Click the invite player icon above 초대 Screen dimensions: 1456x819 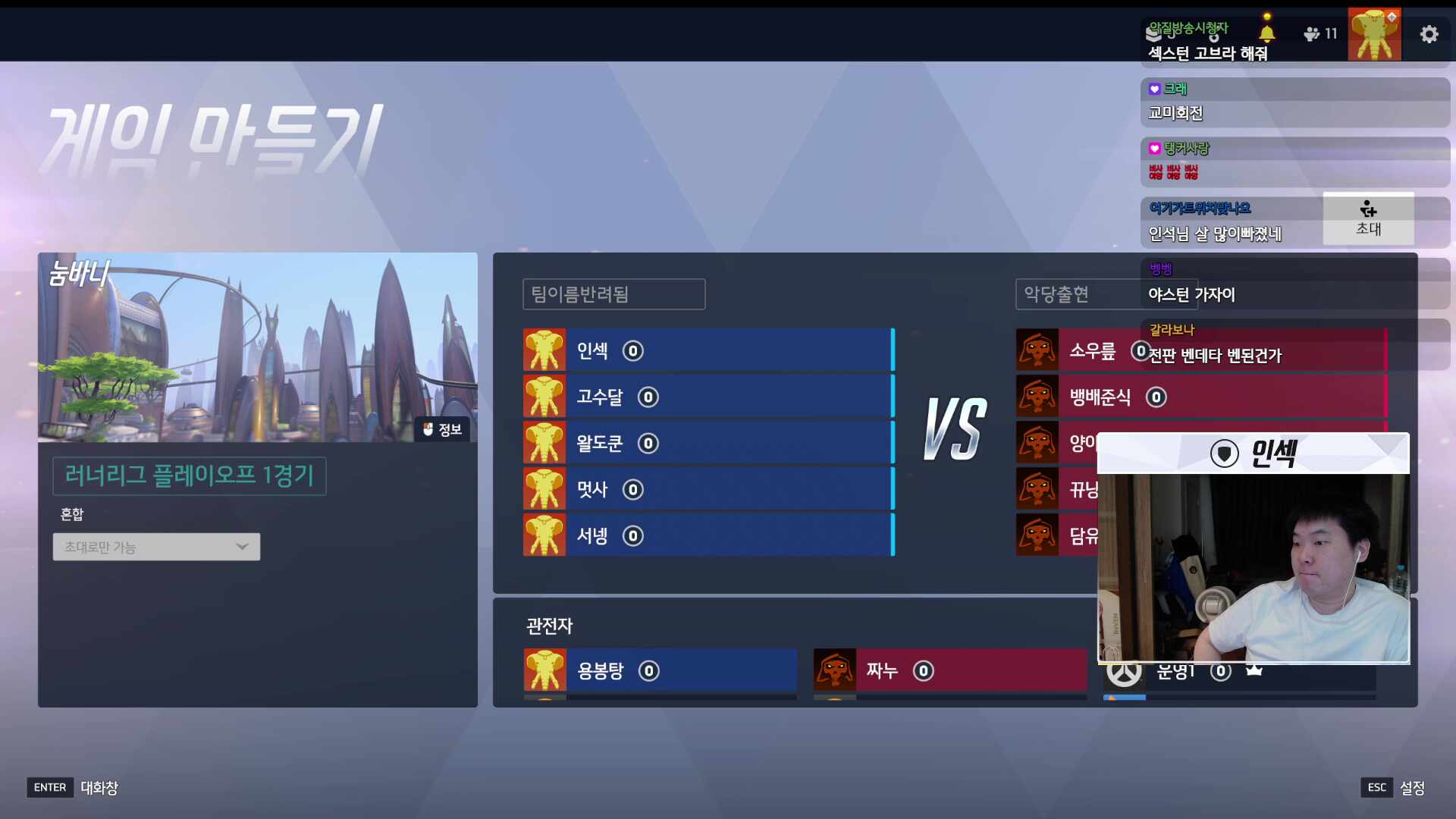pyautogui.click(x=1367, y=211)
